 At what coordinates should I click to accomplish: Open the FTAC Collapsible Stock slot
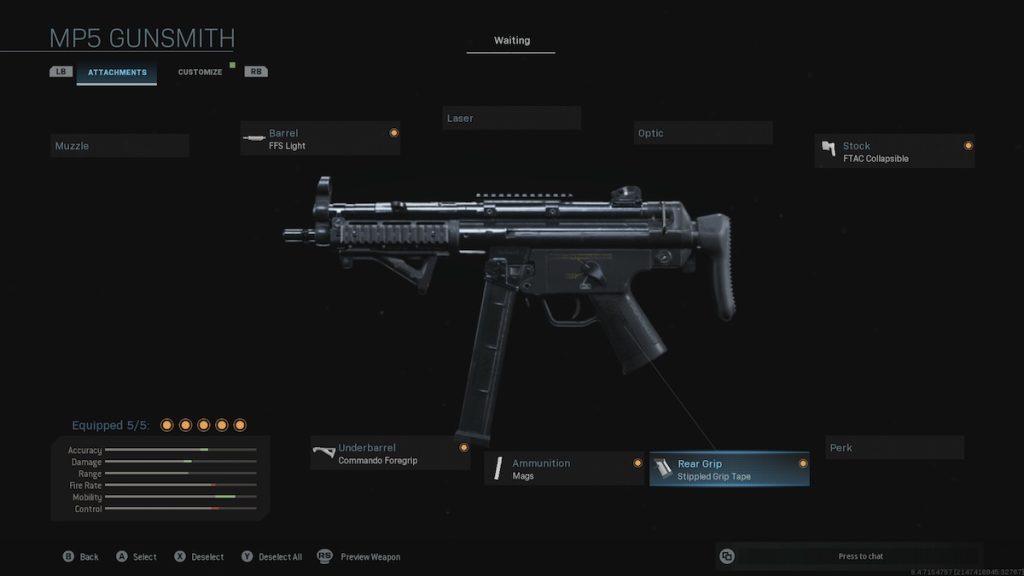click(895, 152)
